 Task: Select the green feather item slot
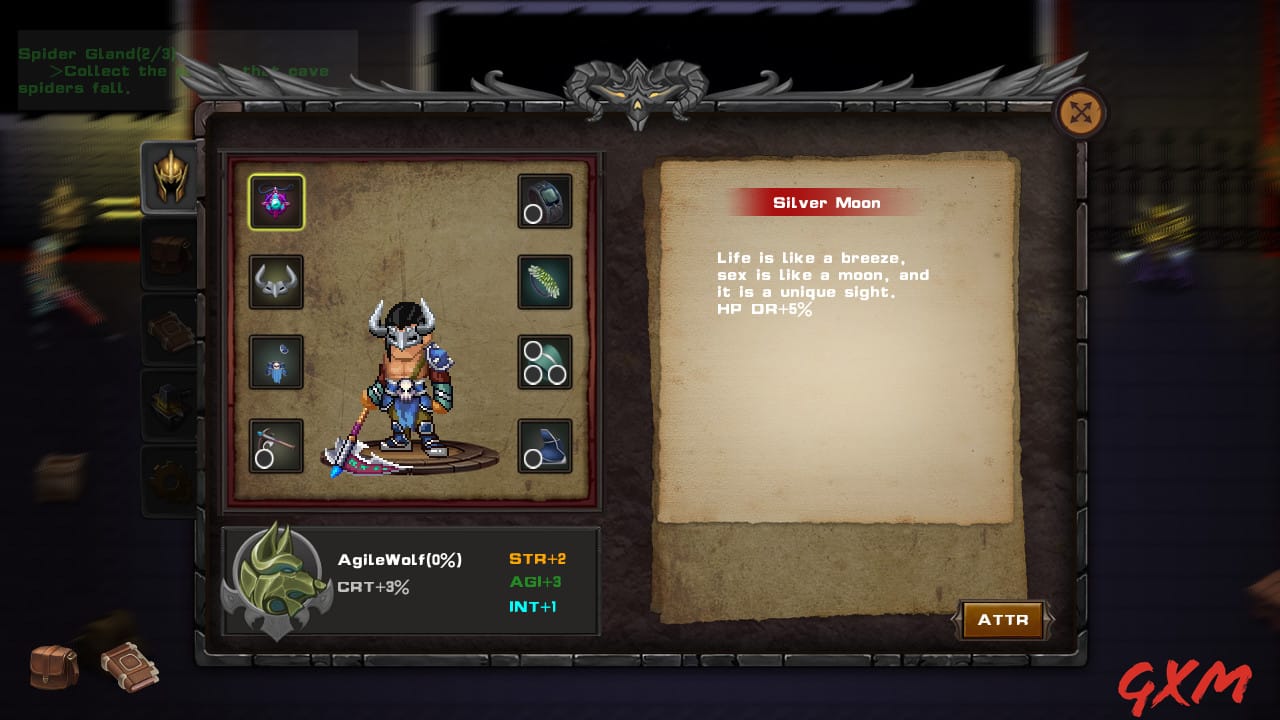pos(545,282)
